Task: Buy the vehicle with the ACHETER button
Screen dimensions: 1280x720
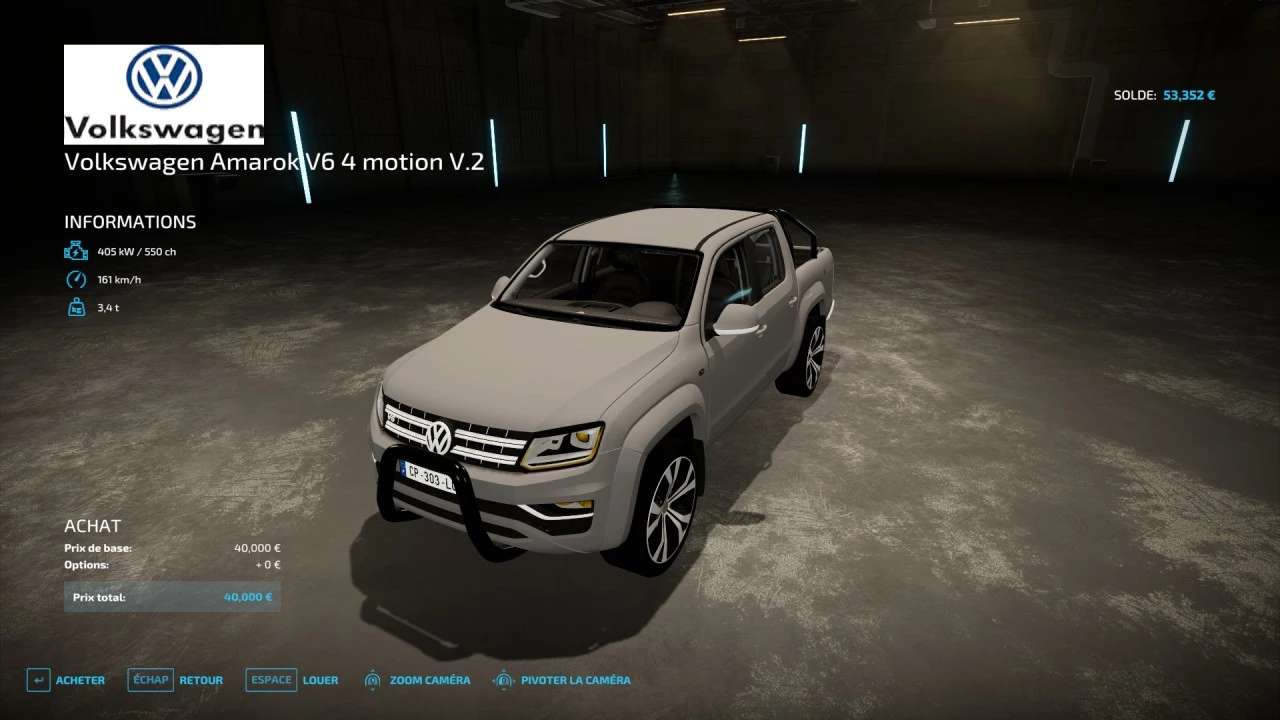Action: click(x=67, y=680)
